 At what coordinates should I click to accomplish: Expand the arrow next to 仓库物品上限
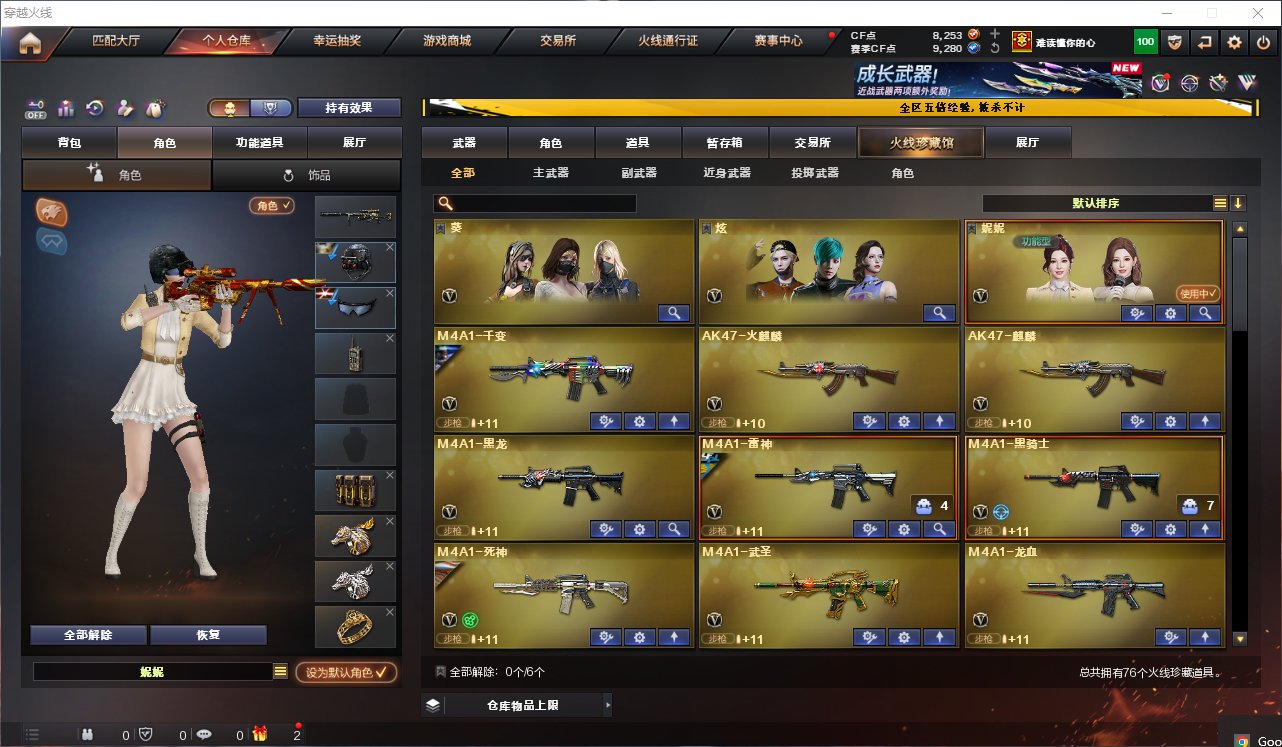[609, 705]
